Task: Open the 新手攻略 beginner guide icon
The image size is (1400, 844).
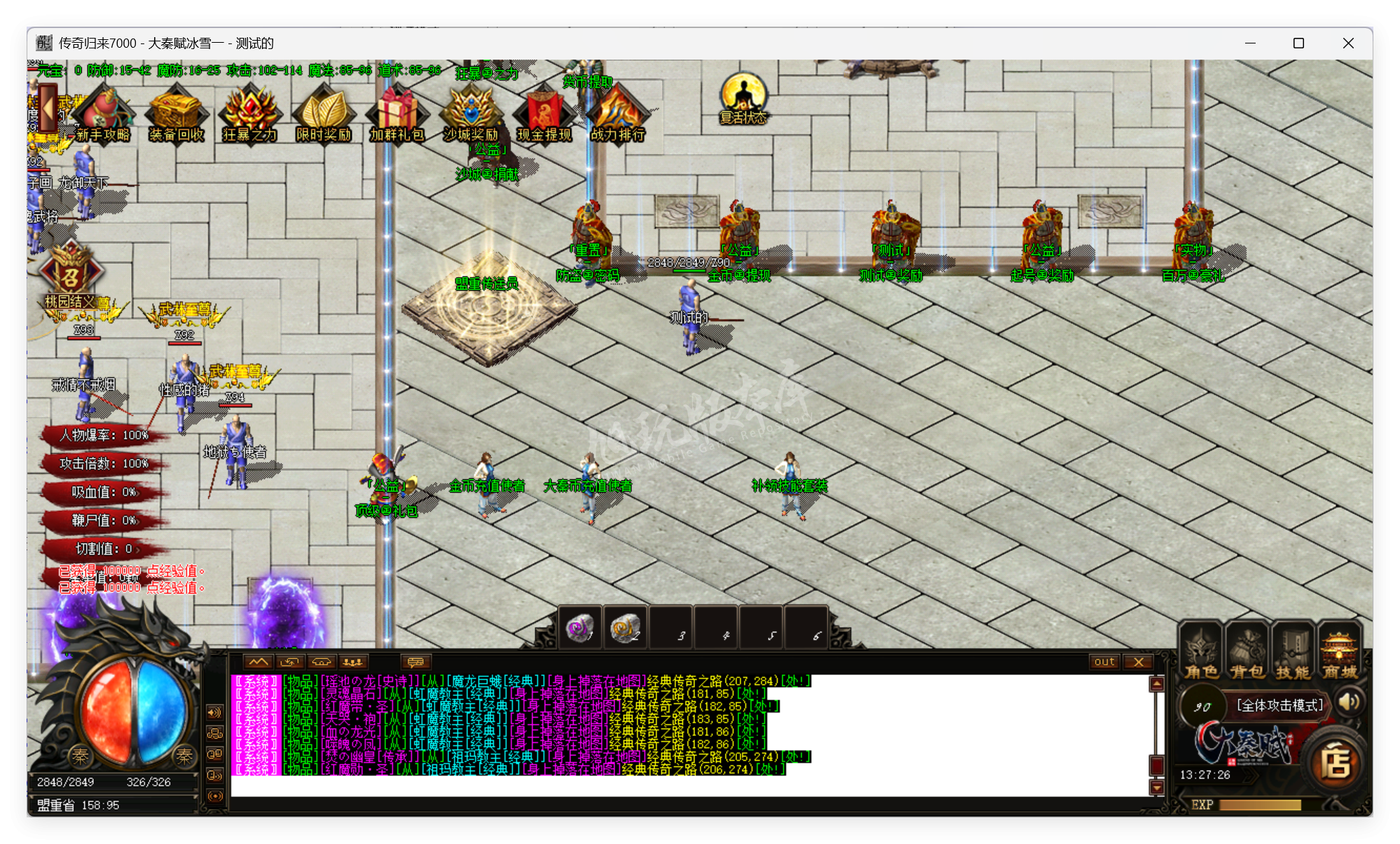Action: pos(104,114)
